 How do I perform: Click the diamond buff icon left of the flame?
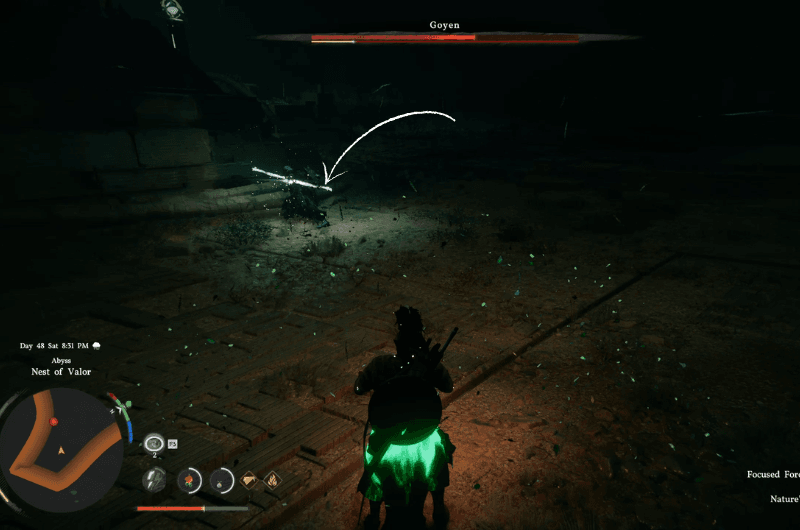click(x=250, y=480)
